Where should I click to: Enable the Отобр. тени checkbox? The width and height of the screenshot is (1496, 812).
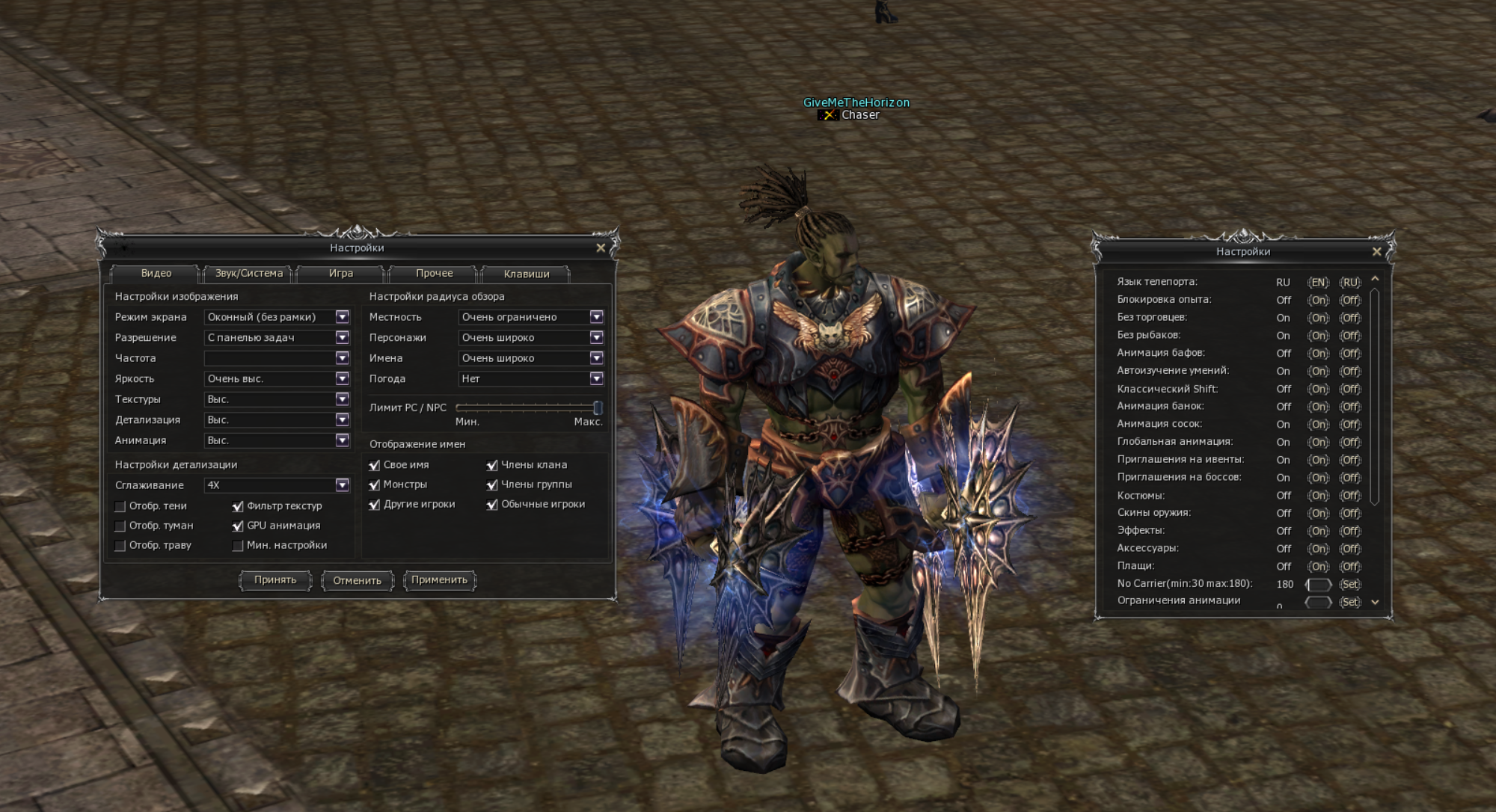pos(120,506)
